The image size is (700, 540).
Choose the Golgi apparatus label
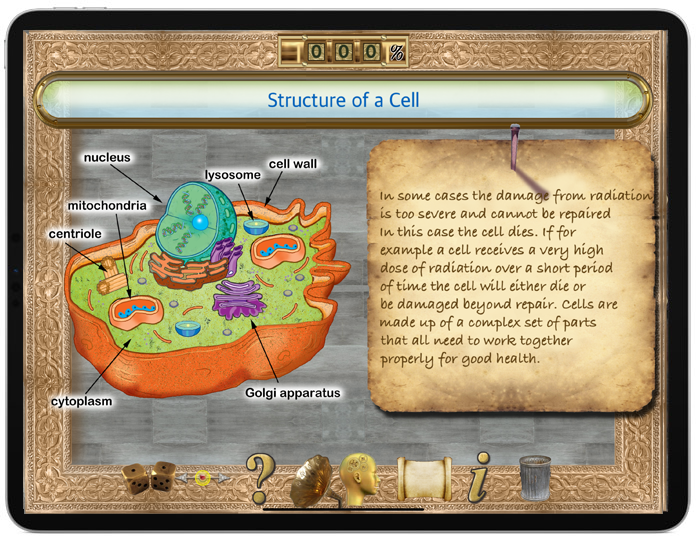pos(293,393)
